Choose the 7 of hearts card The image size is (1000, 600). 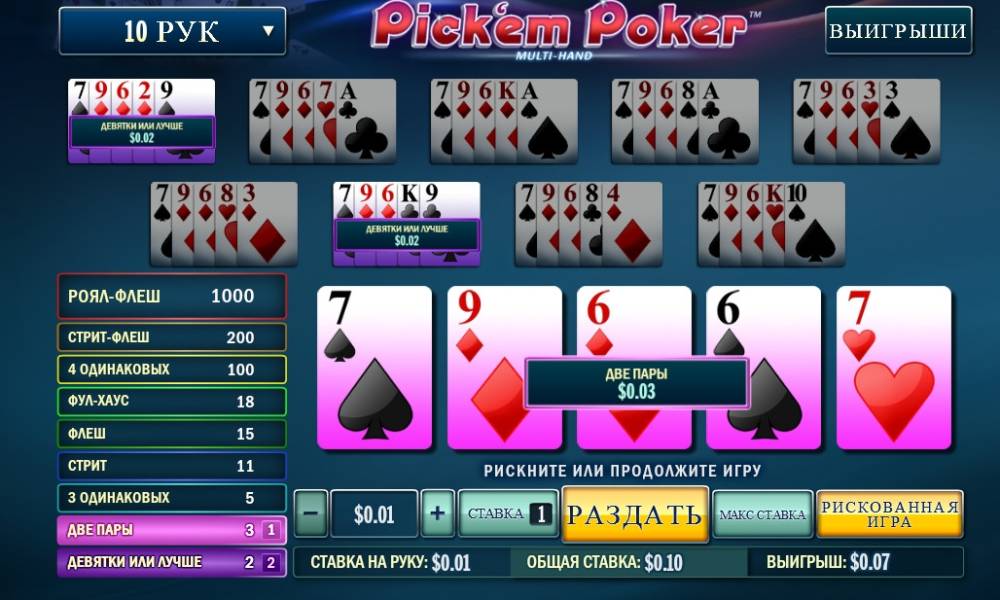point(893,368)
